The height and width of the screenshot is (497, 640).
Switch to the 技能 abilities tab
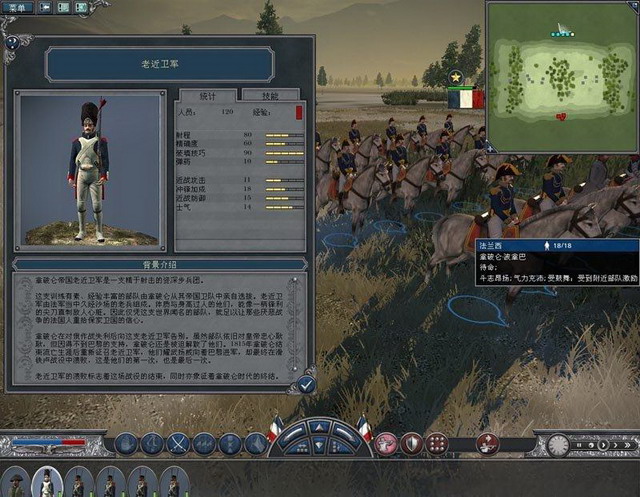270,95
